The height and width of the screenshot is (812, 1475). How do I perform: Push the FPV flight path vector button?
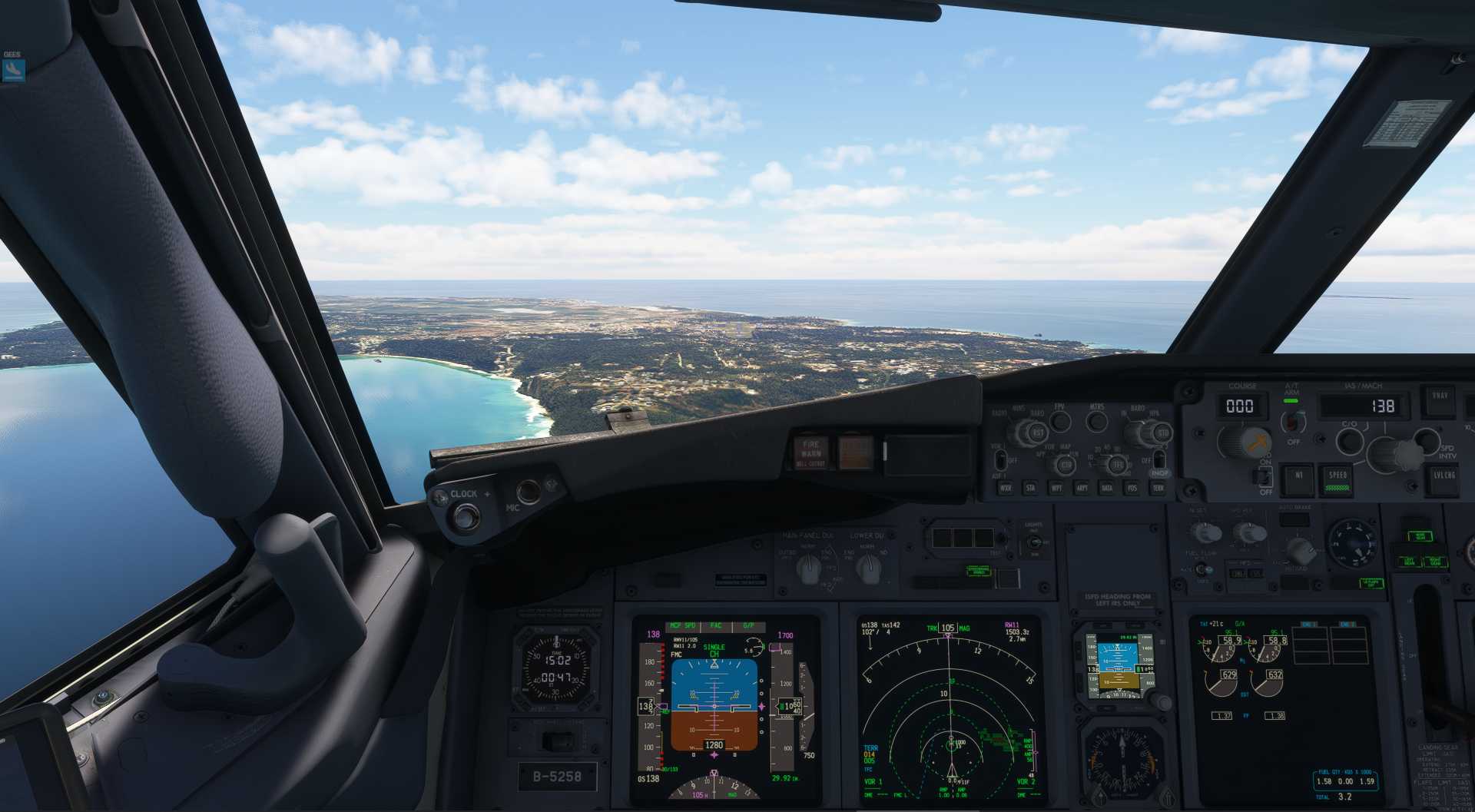(1060, 421)
